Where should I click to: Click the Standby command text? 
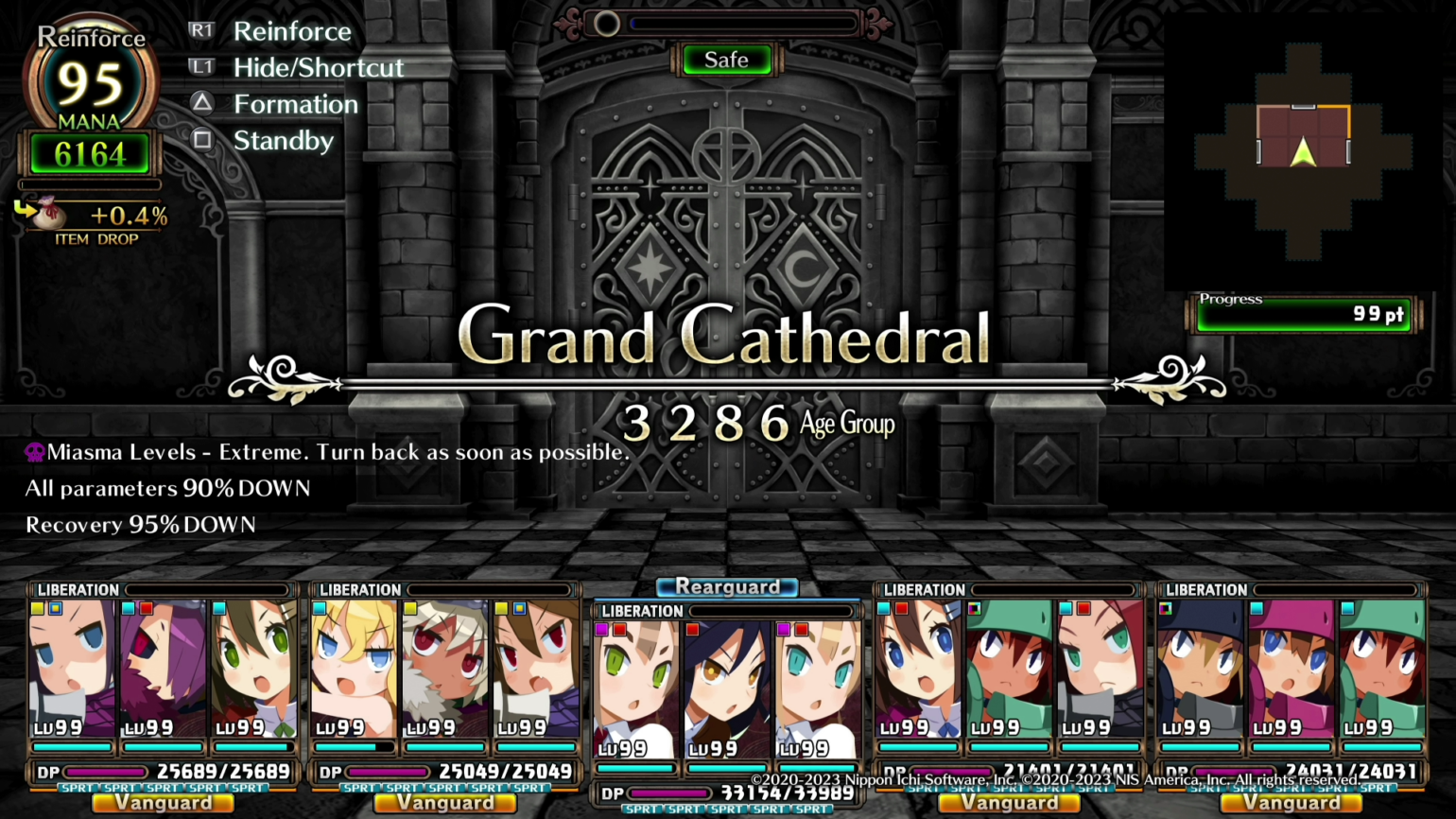[x=284, y=140]
